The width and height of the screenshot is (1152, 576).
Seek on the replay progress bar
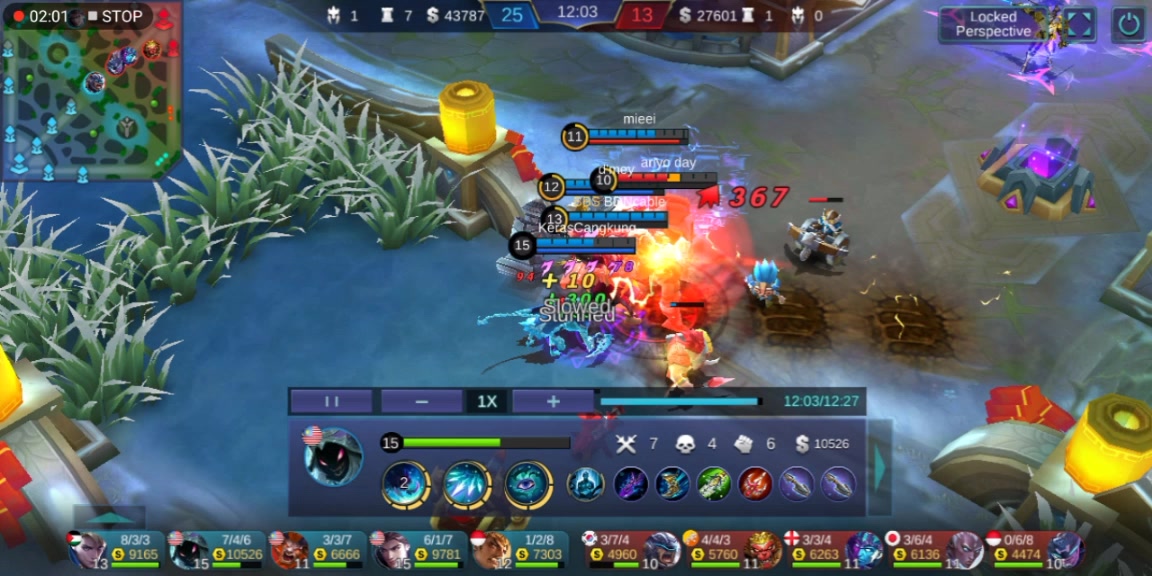(x=680, y=401)
